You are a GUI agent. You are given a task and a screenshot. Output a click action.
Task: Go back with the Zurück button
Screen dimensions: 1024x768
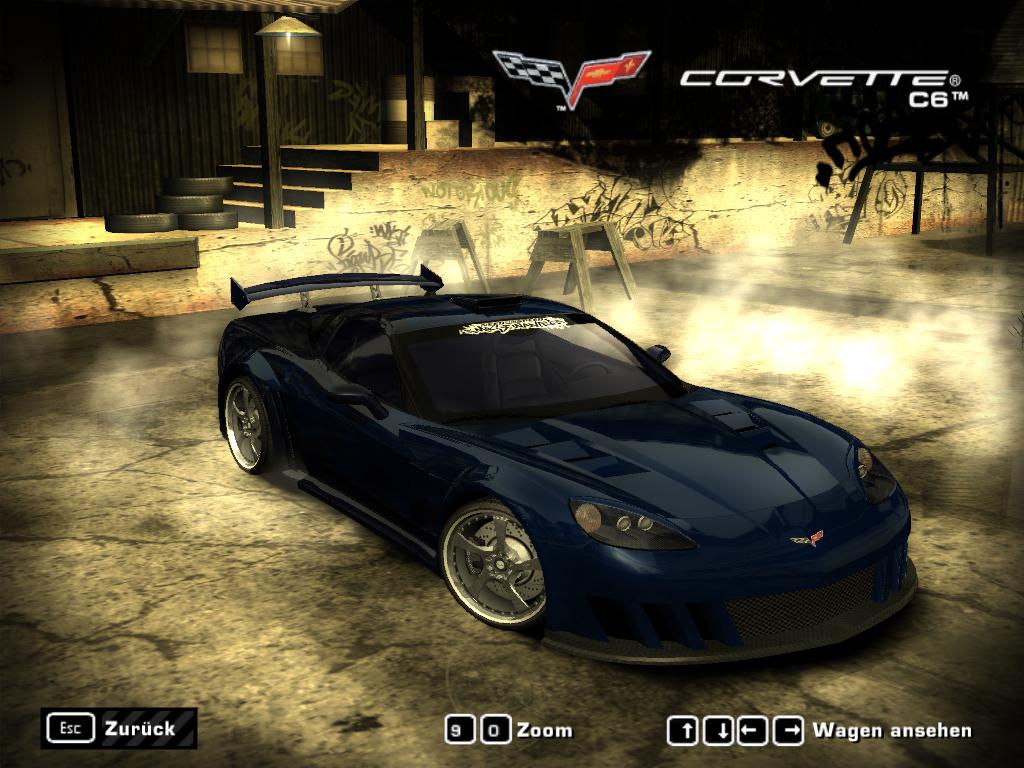(x=118, y=728)
